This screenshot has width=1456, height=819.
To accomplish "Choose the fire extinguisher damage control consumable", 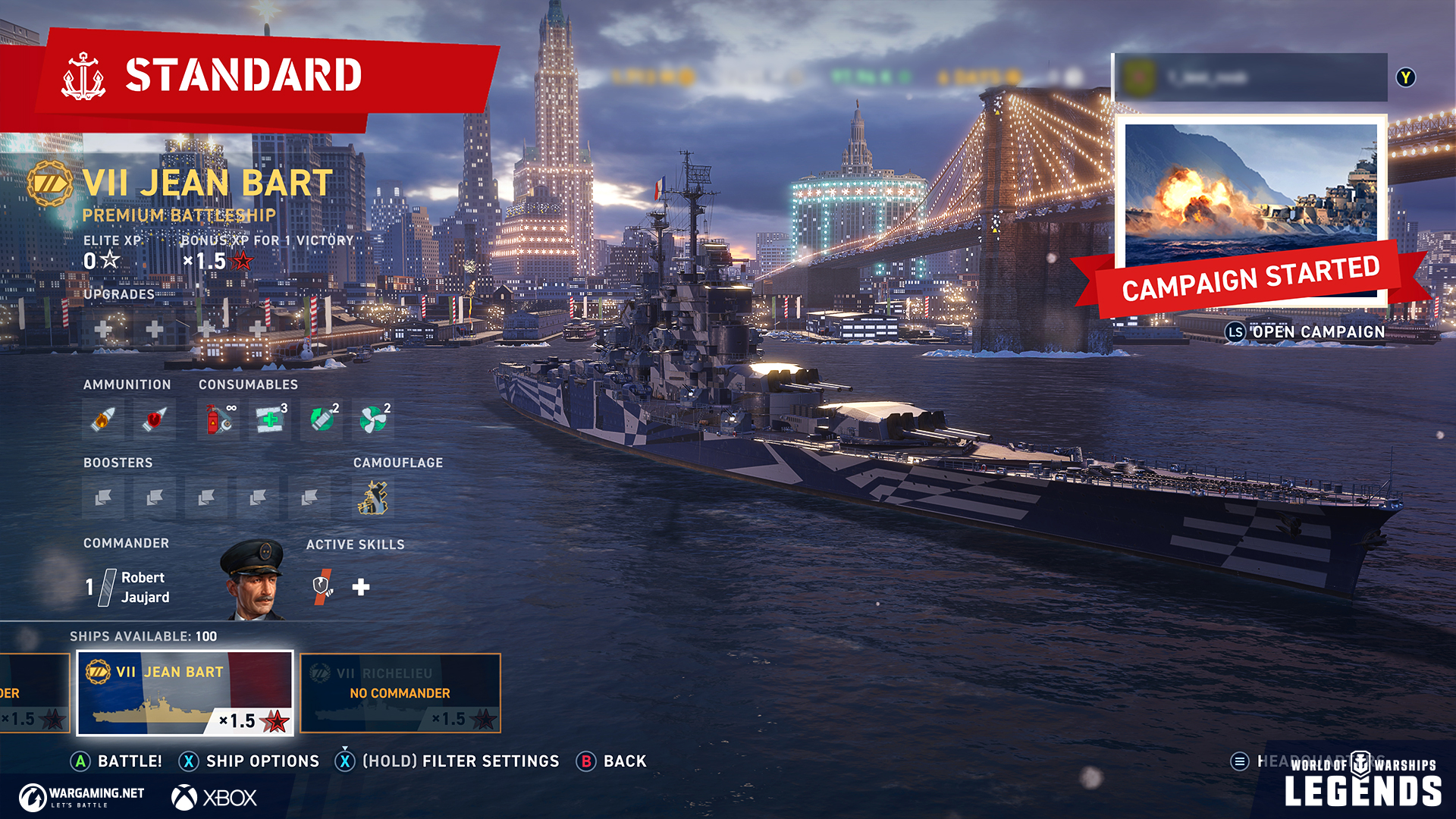I will [x=218, y=419].
